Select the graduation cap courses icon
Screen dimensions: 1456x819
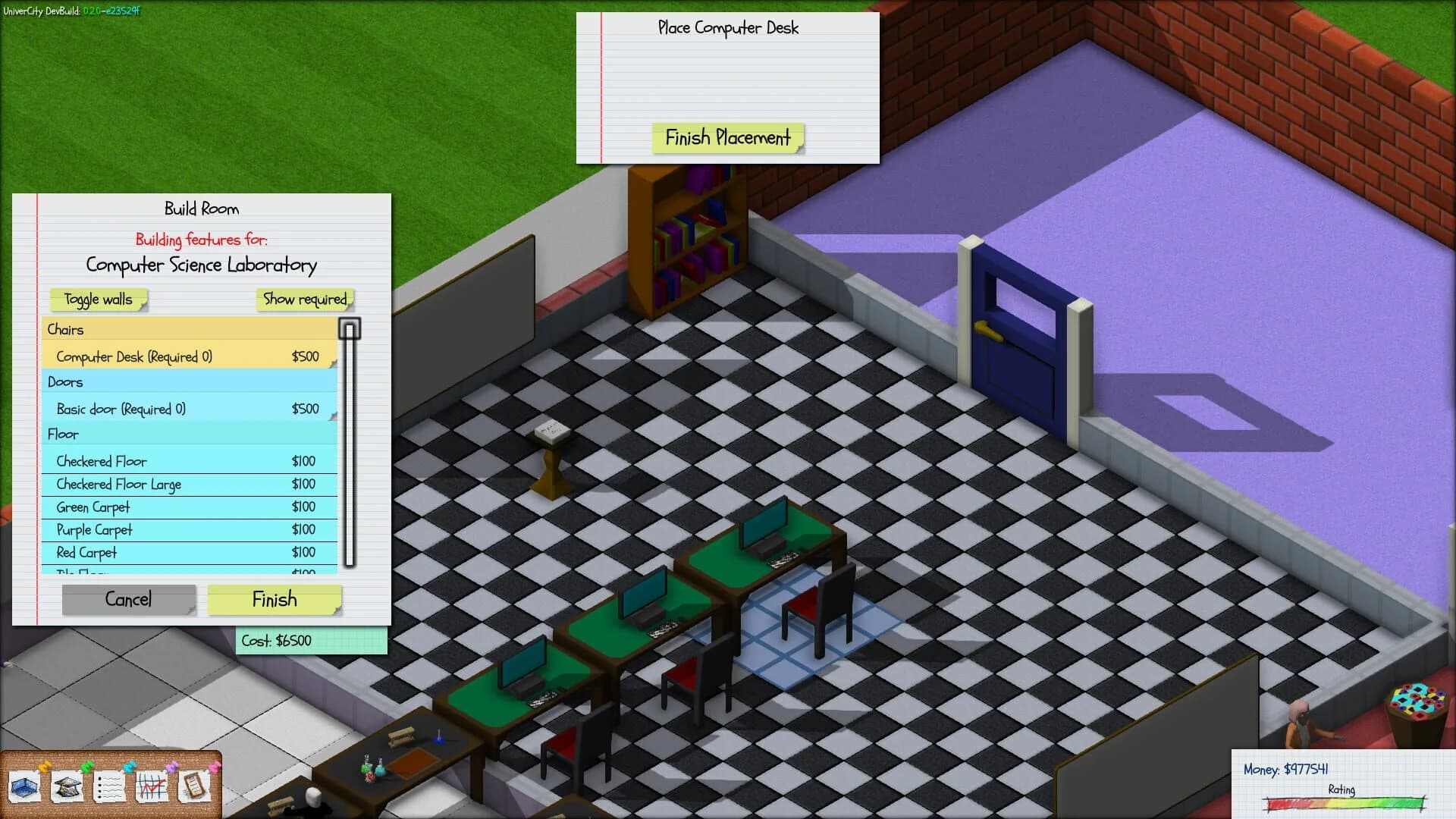pyautogui.click(x=68, y=787)
